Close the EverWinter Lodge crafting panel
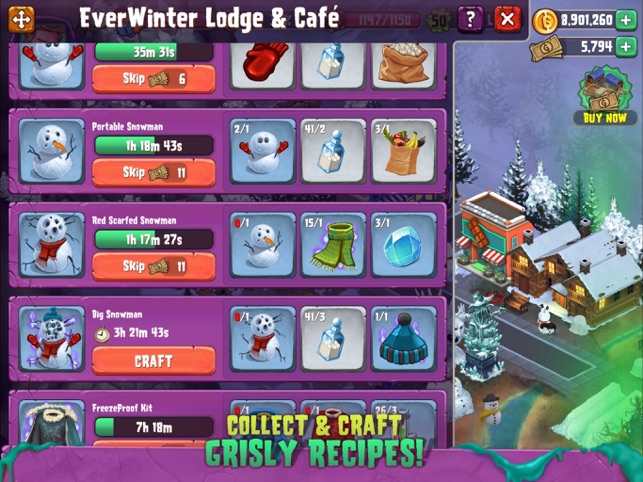 click(508, 18)
